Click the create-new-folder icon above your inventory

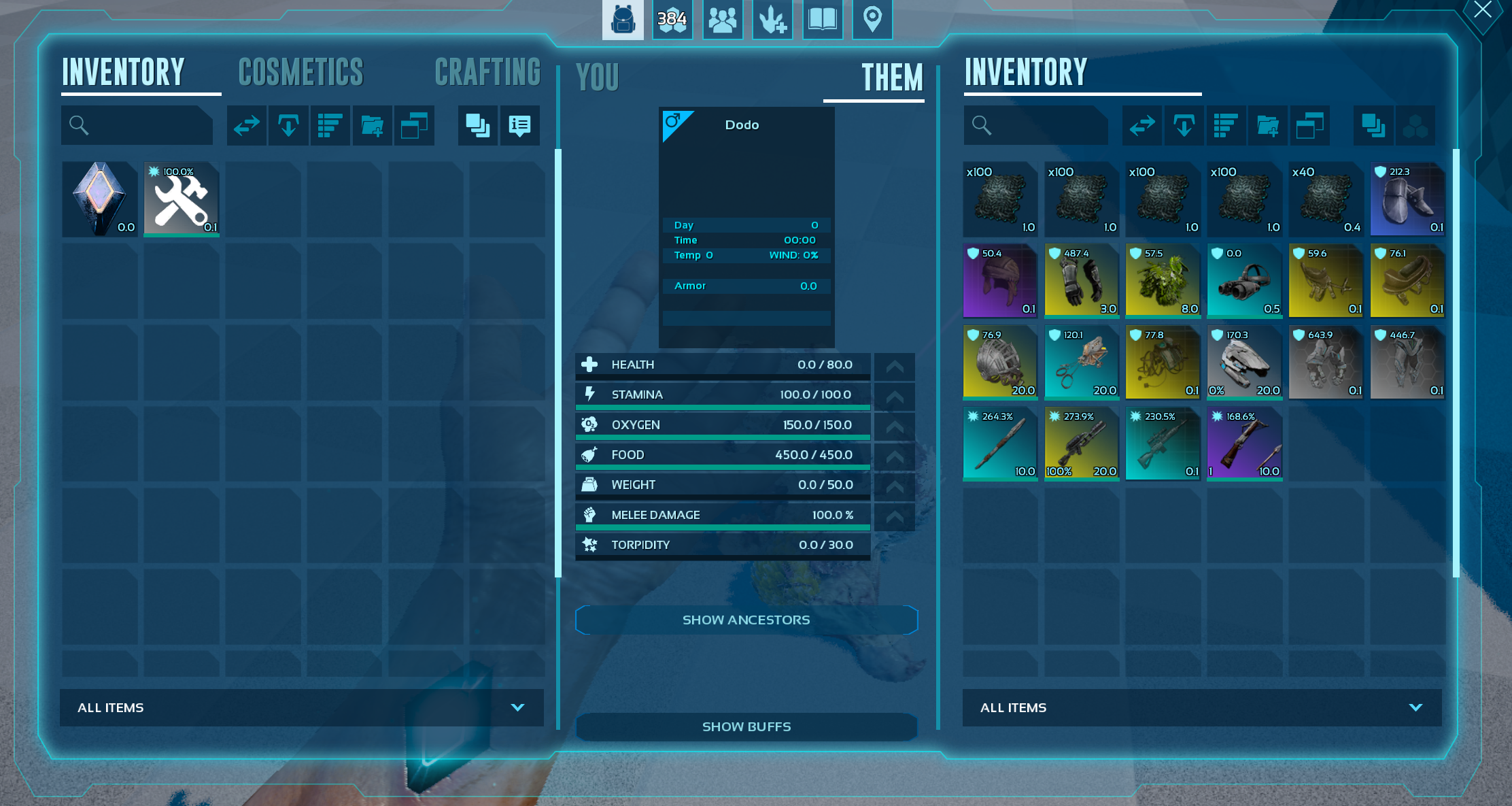pyautogui.click(x=372, y=125)
